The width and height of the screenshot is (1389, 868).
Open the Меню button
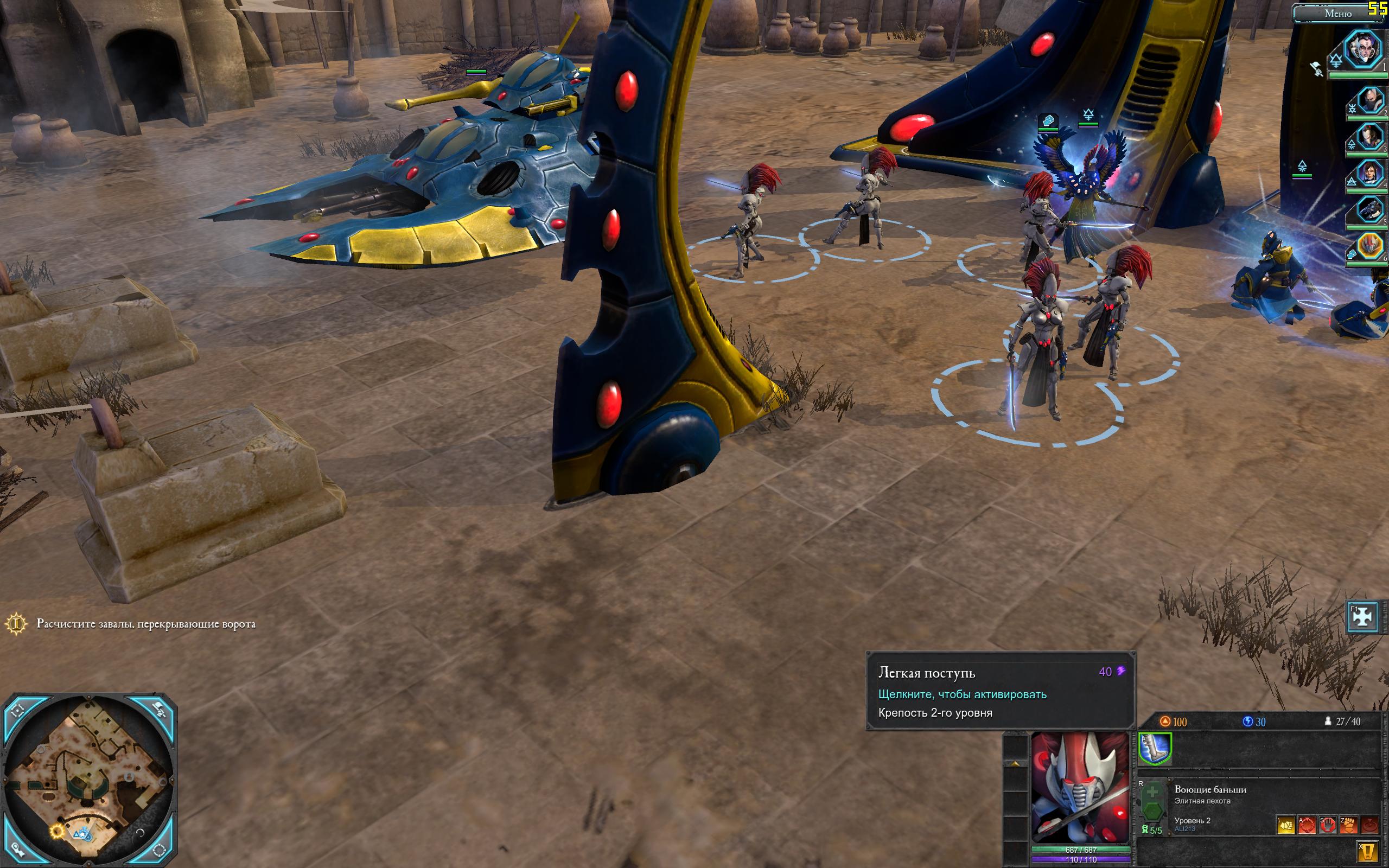[x=1338, y=12]
